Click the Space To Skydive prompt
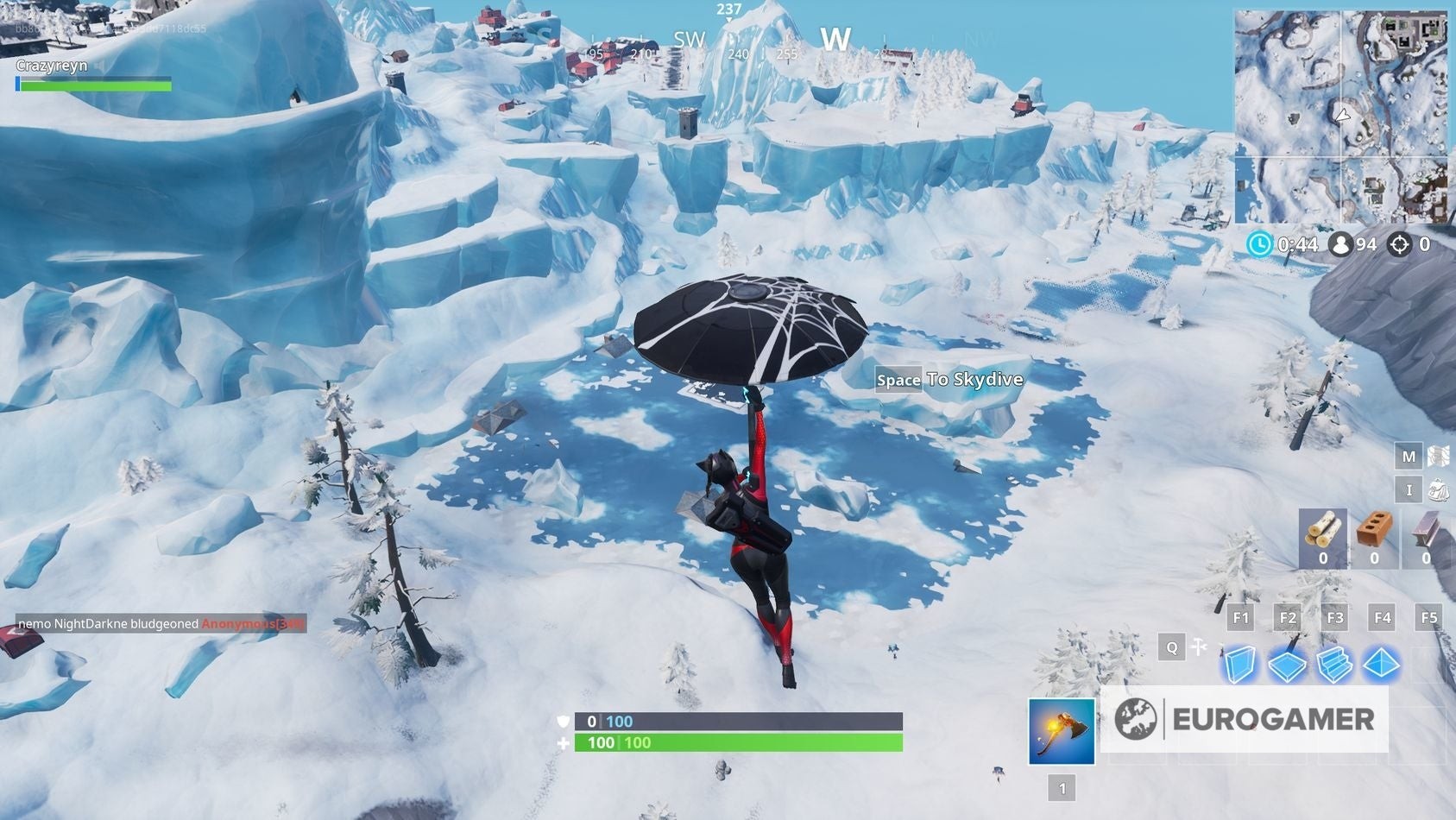Screen dimensions: 1456x820 click(x=949, y=379)
